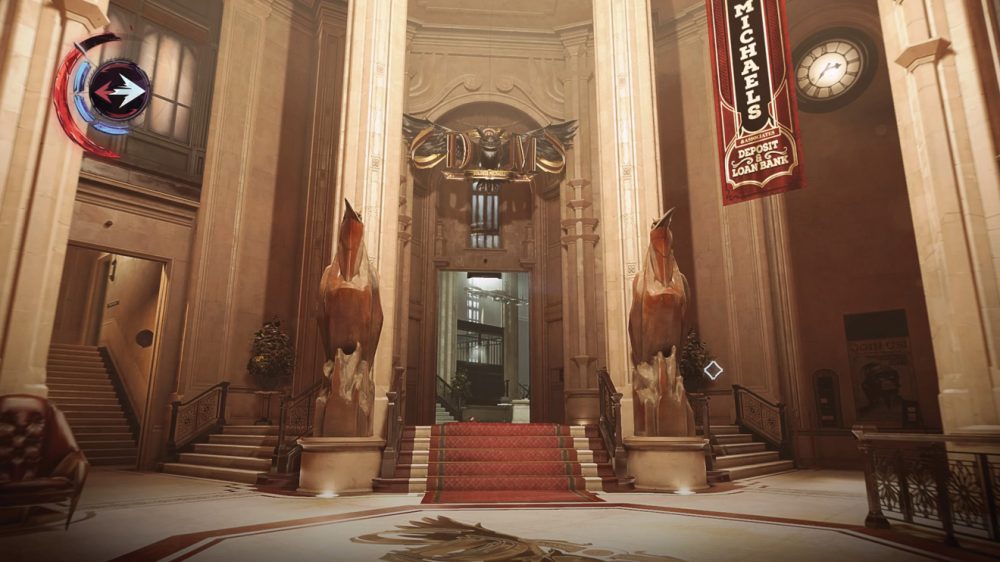Screen dimensions: 1000x562
Task: Click the white diamond objective marker
Action: tap(712, 370)
